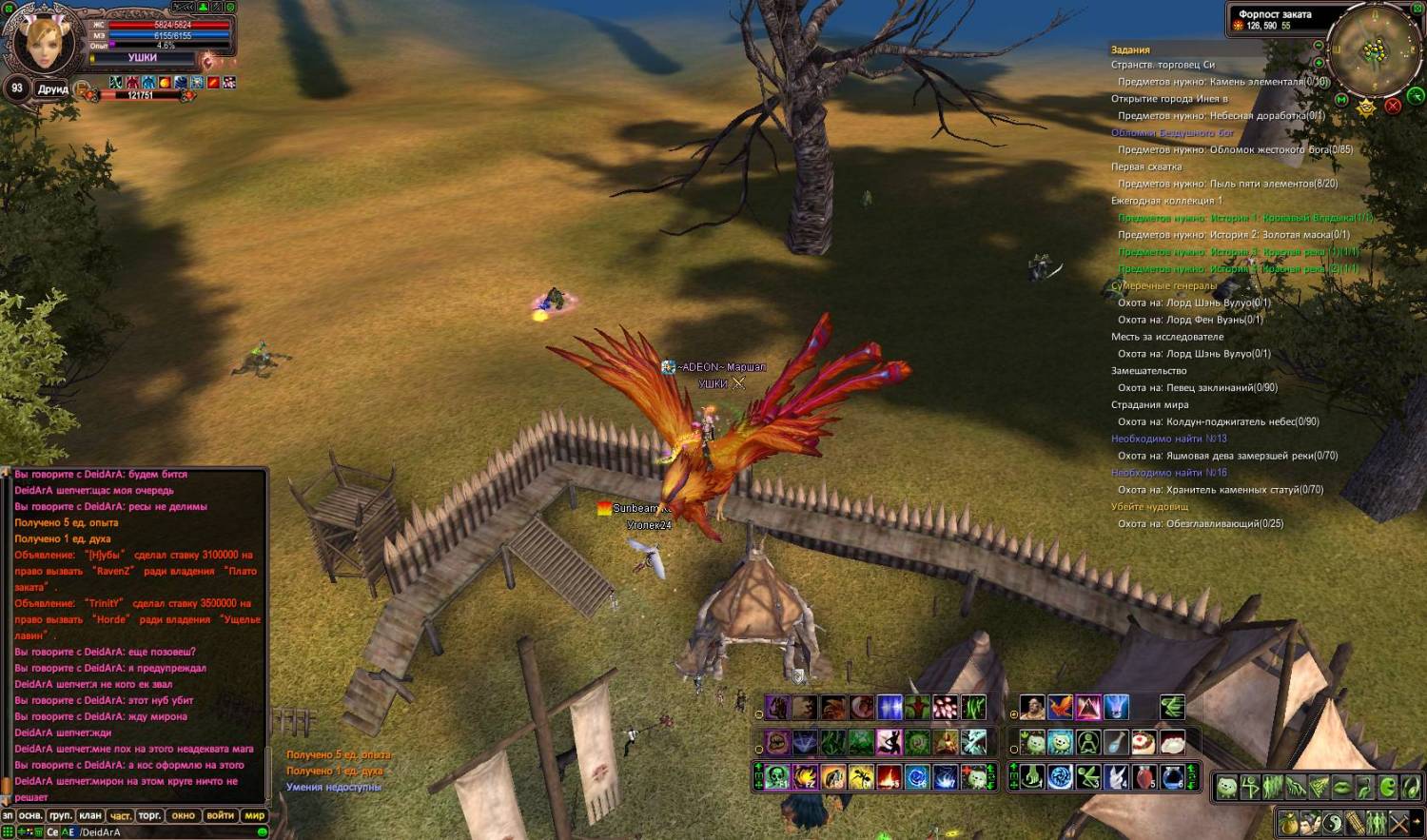Open the yin-yang icon in the bottom menu bar

[x=1334, y=821]
